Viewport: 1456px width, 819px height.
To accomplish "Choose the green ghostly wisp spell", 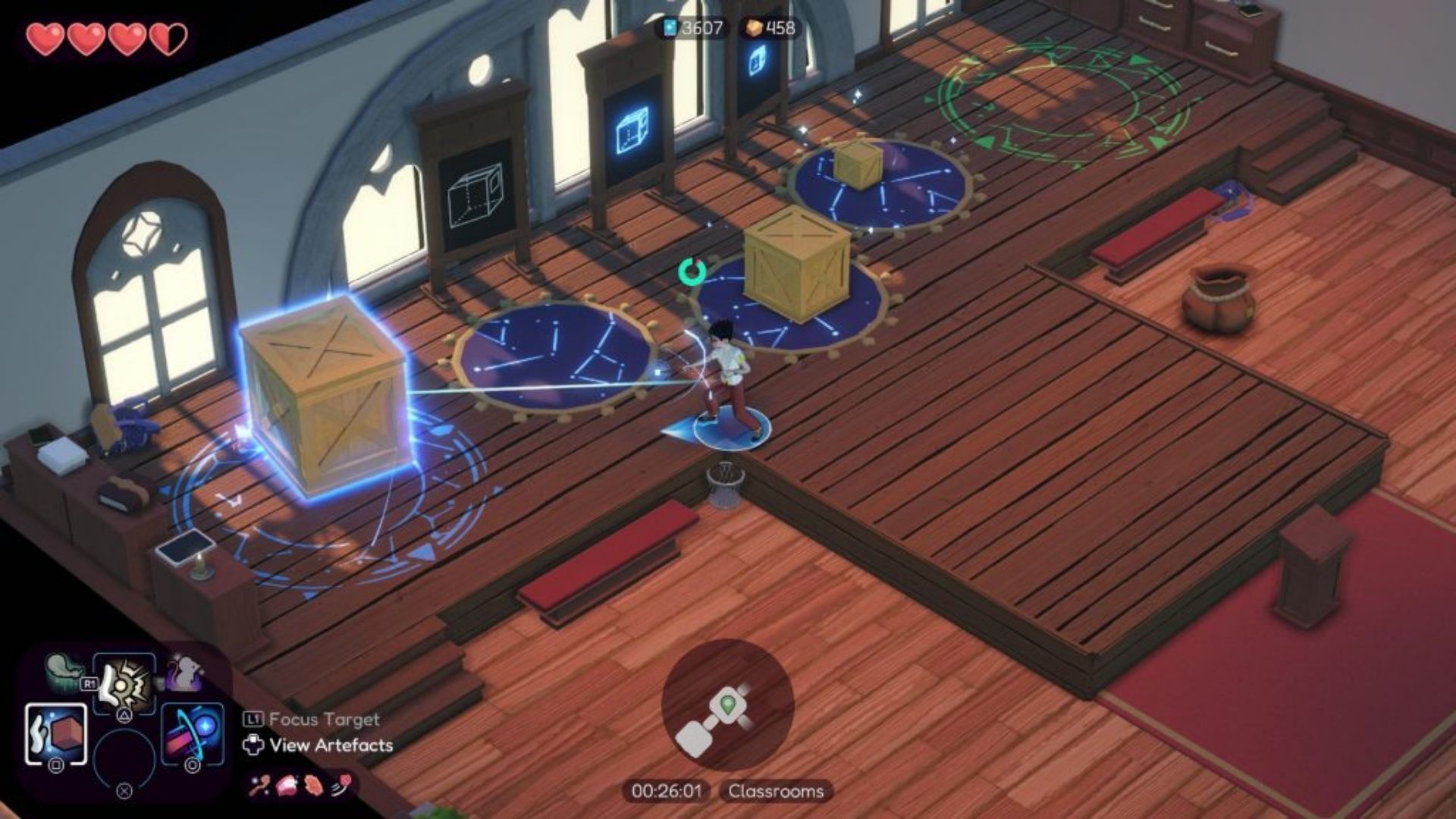I will pyautogui.click(x=64, y=670).
